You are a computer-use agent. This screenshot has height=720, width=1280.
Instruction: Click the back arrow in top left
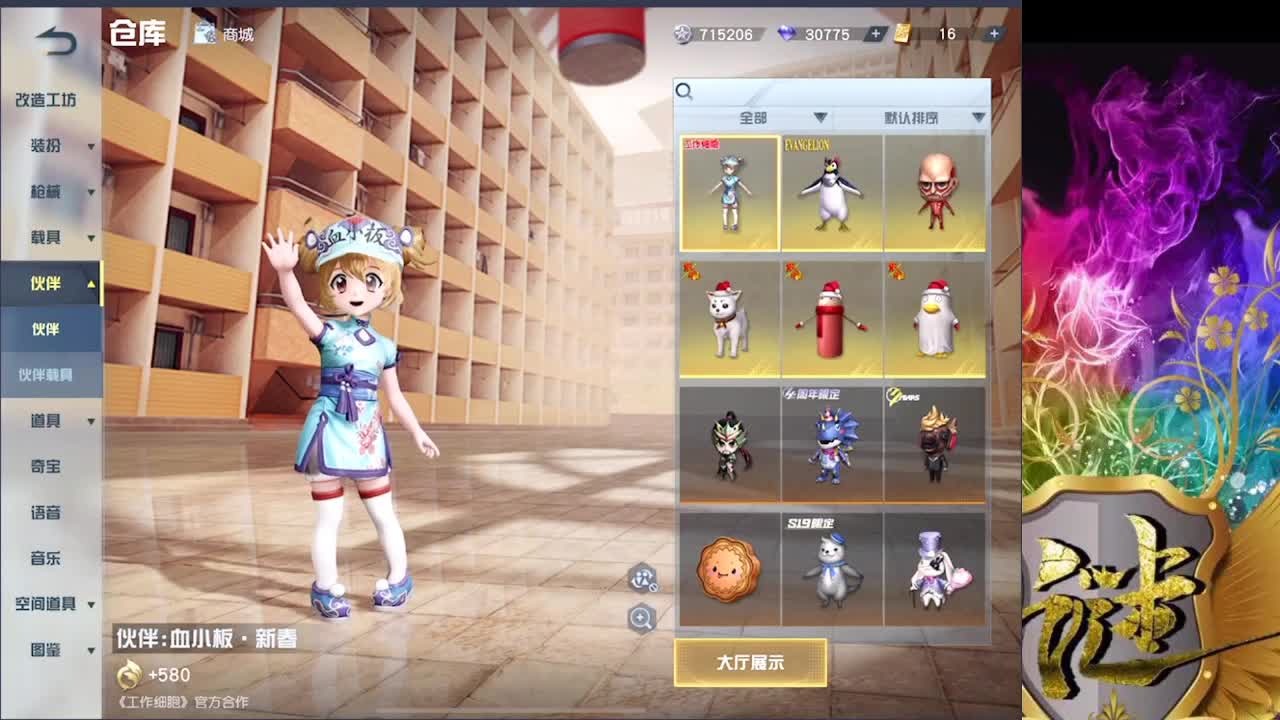[53, 38]
